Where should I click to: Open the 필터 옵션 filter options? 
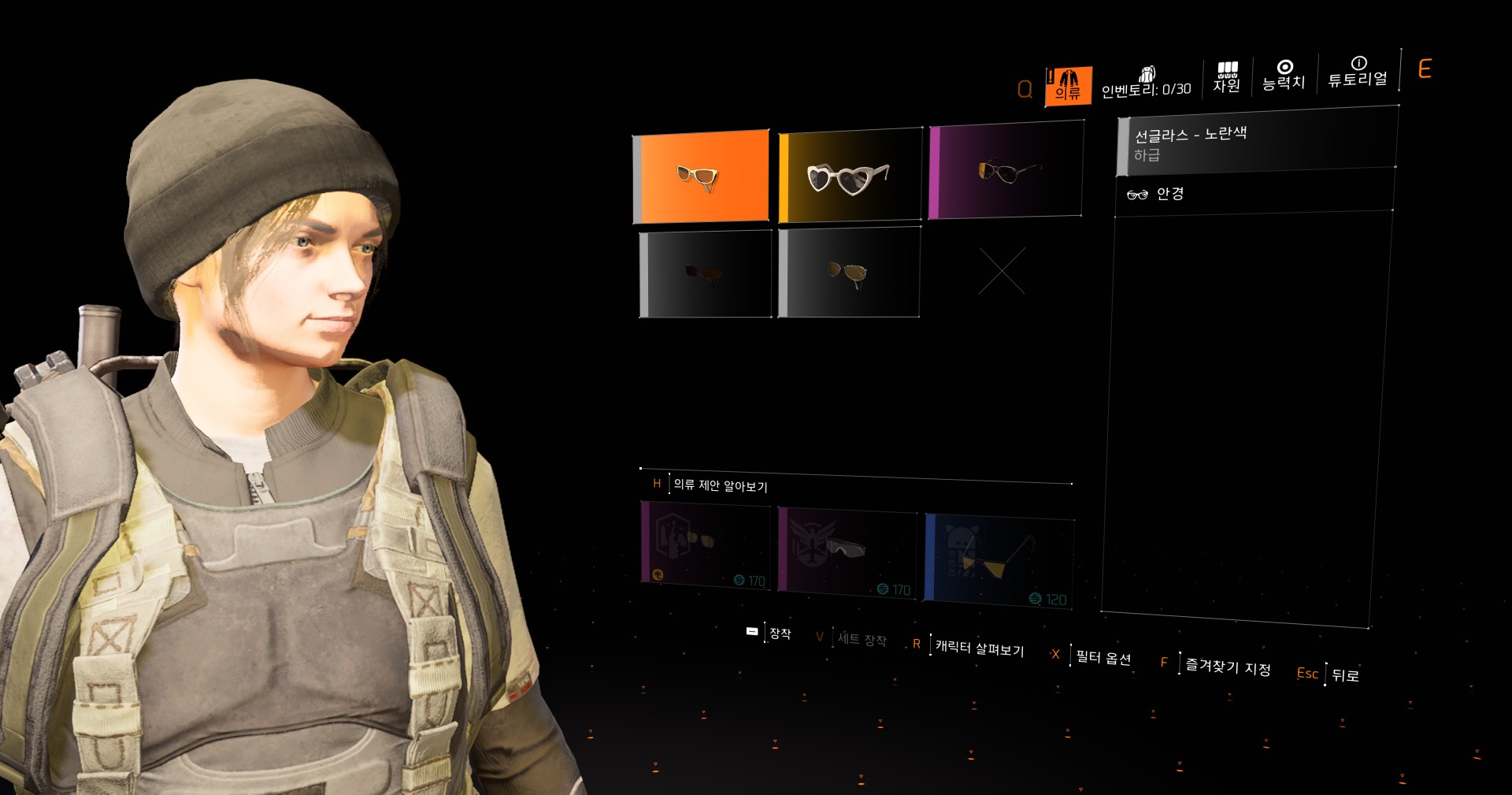1102,657
